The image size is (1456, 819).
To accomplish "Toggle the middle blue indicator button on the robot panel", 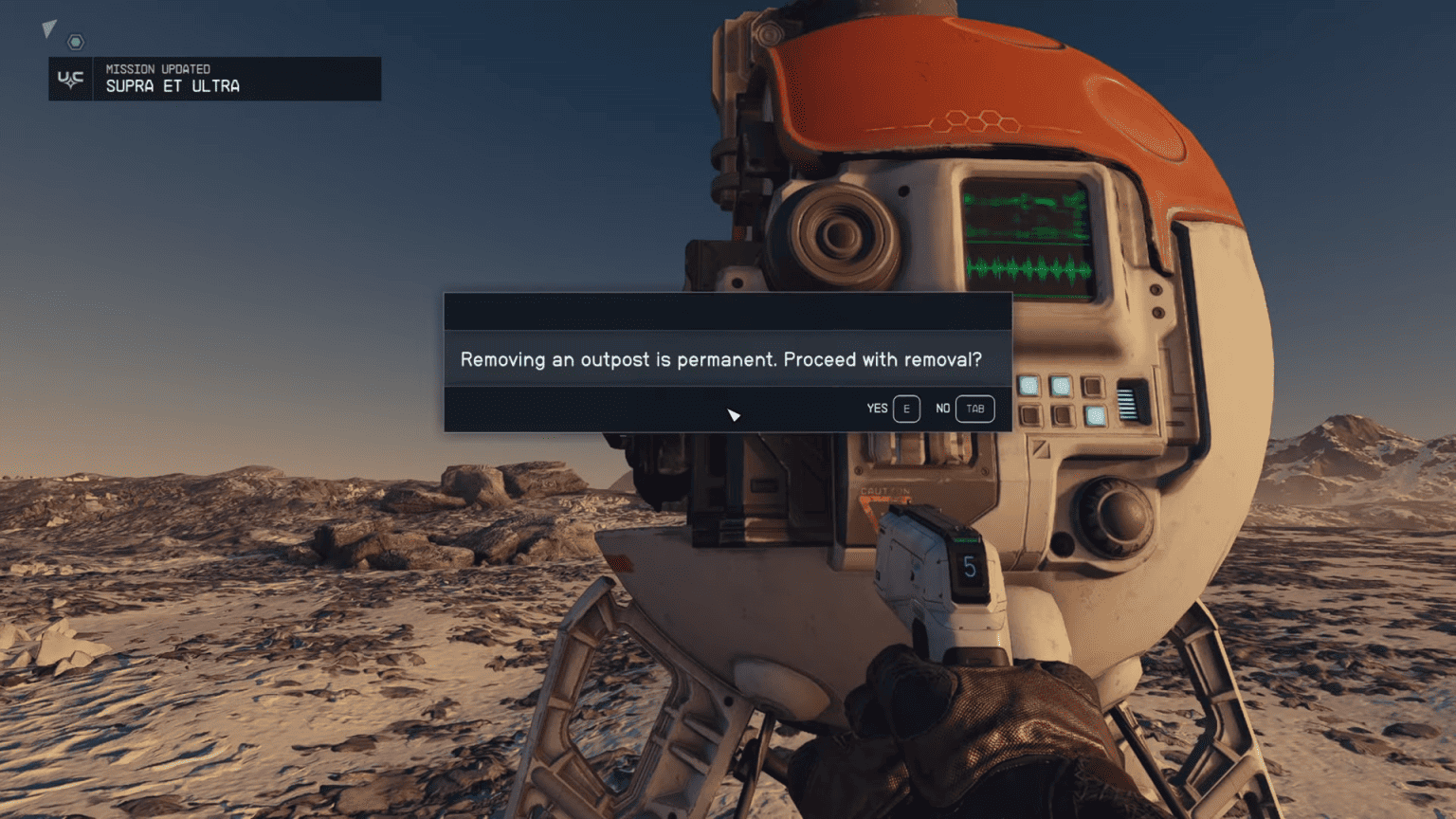I will [1062, 386].
